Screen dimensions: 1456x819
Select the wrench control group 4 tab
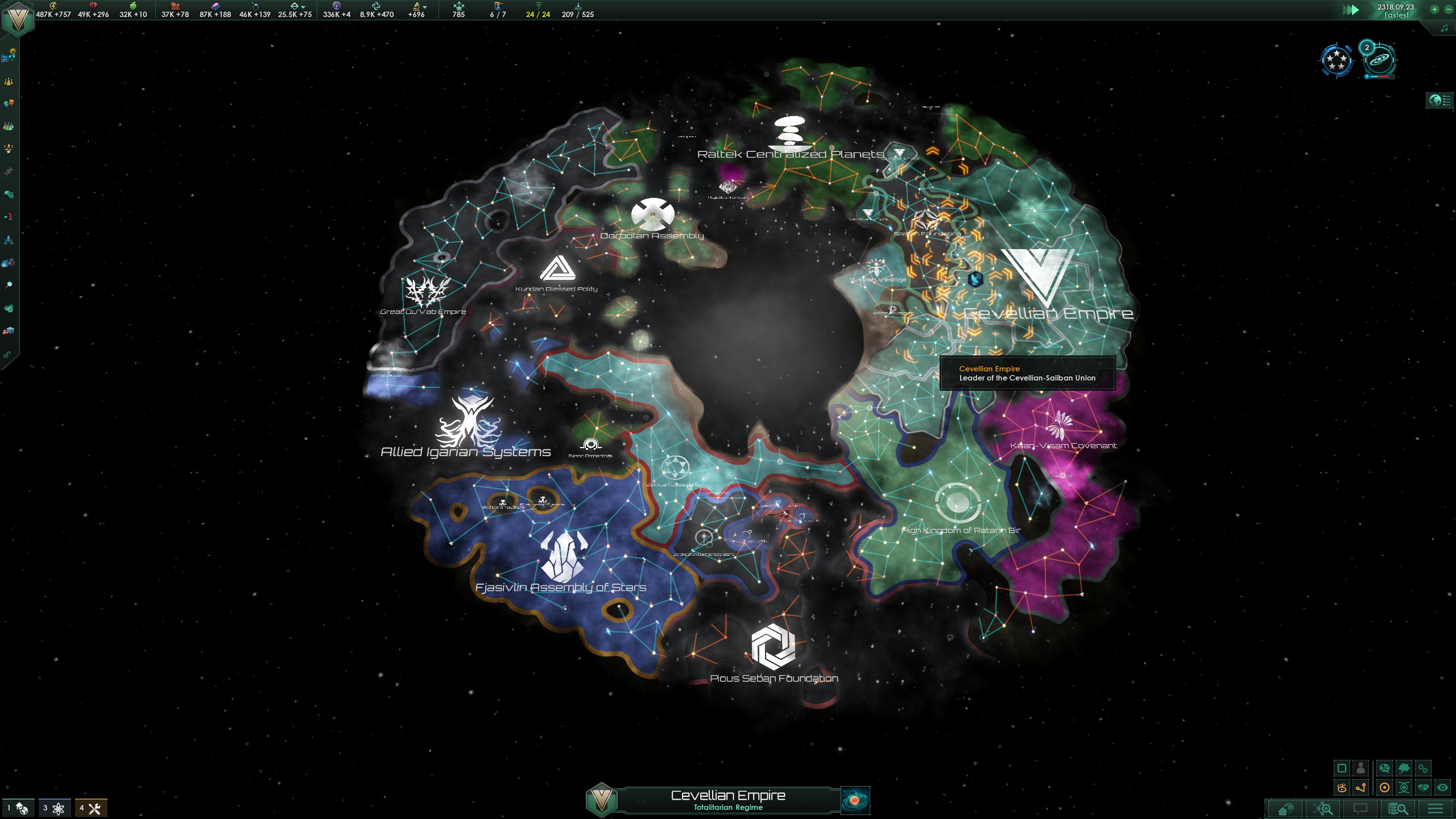coord(91,808)
